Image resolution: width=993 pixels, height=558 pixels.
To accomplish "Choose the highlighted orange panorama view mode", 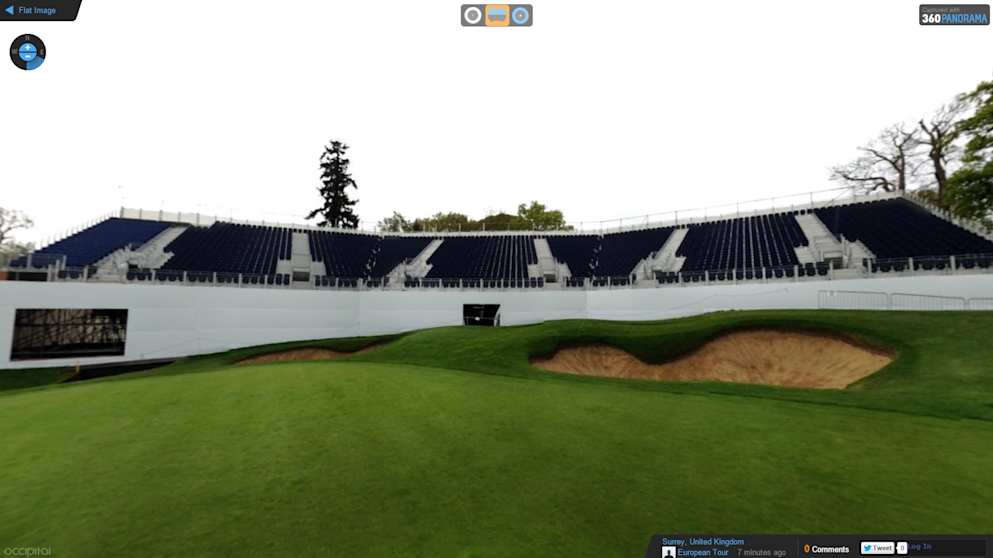I will click(497, 15).
